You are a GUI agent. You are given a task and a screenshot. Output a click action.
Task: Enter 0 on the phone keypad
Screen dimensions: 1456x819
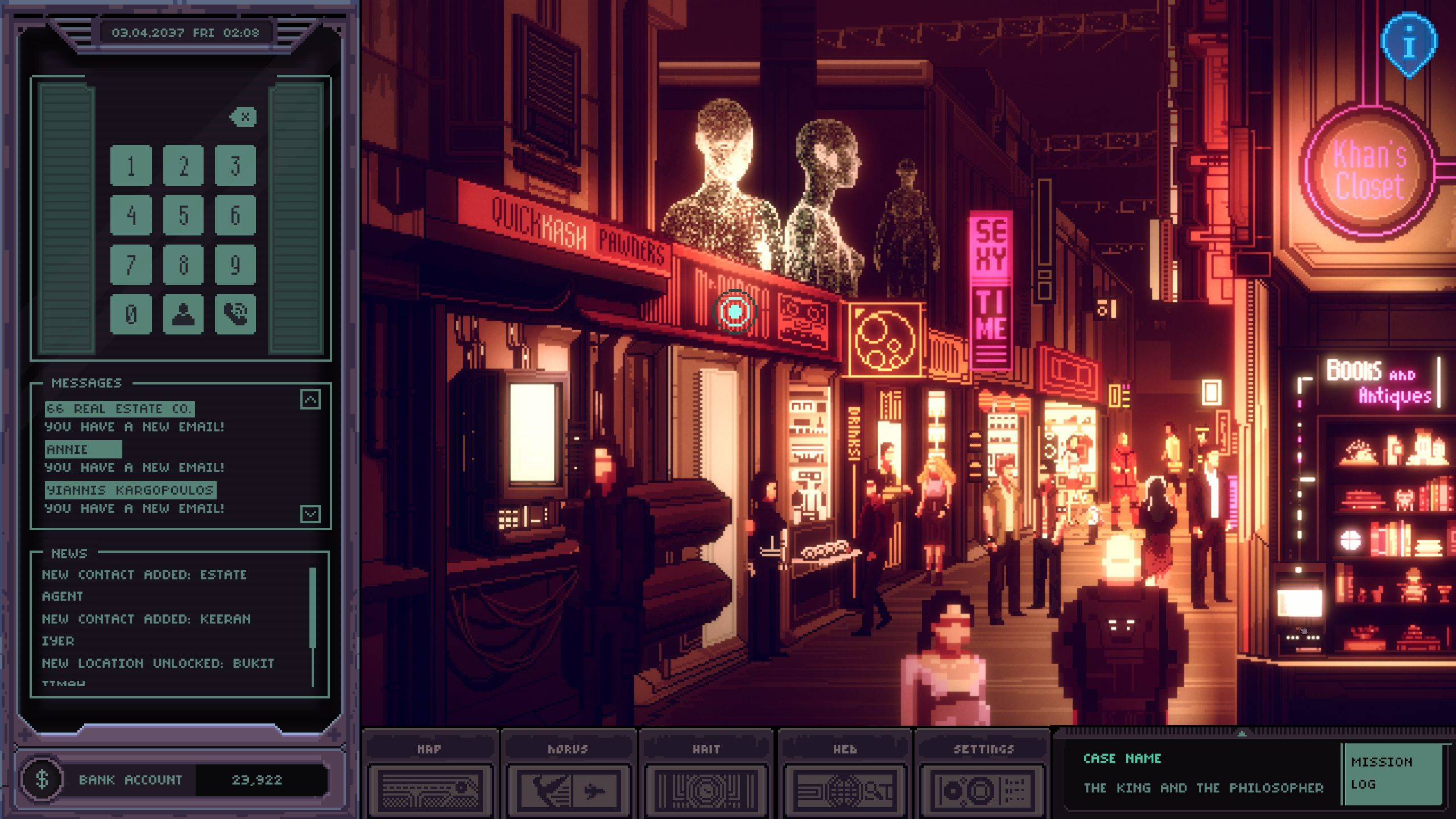(131, 314)
